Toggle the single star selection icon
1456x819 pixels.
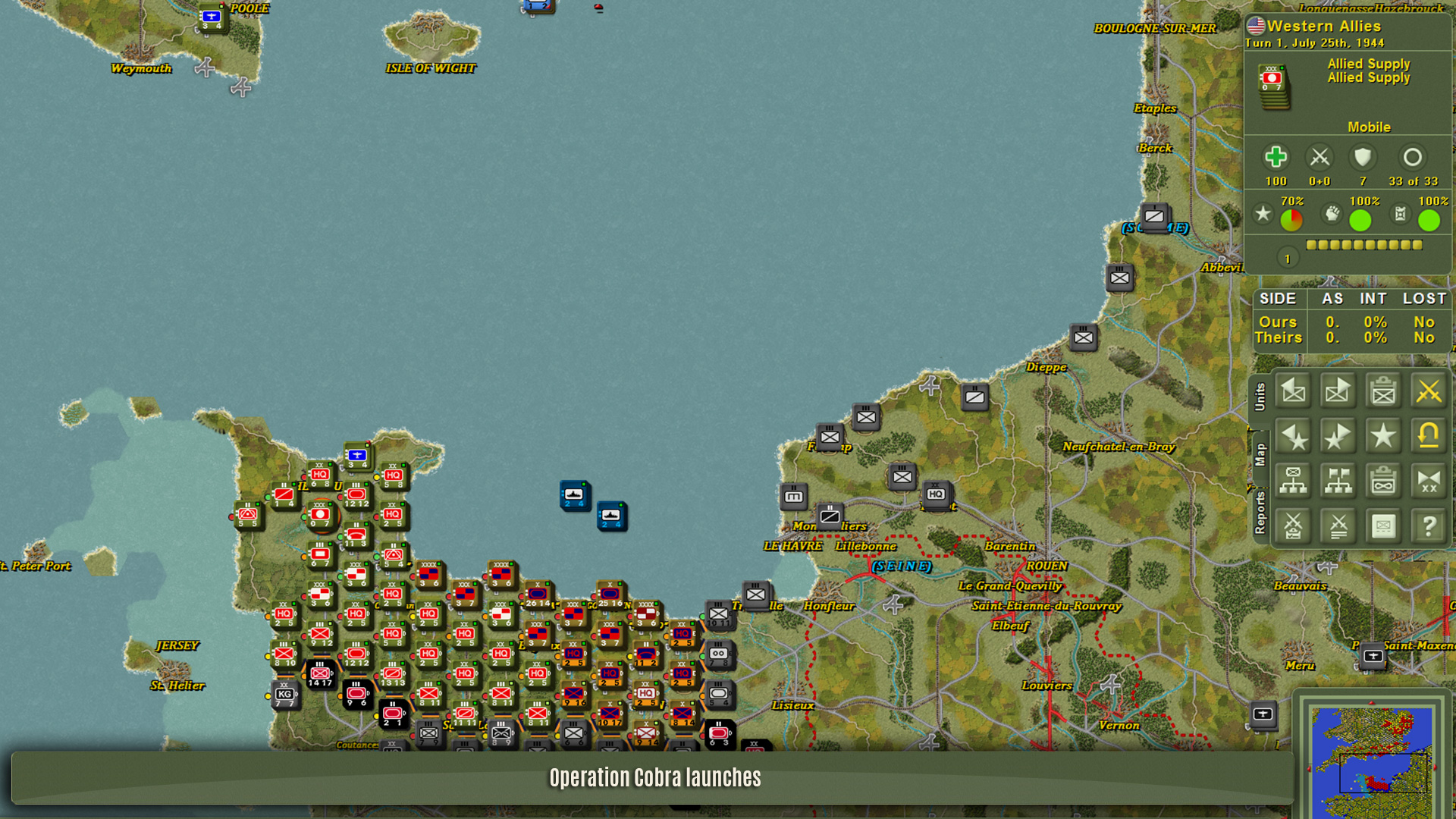(x=1383, y=437)
